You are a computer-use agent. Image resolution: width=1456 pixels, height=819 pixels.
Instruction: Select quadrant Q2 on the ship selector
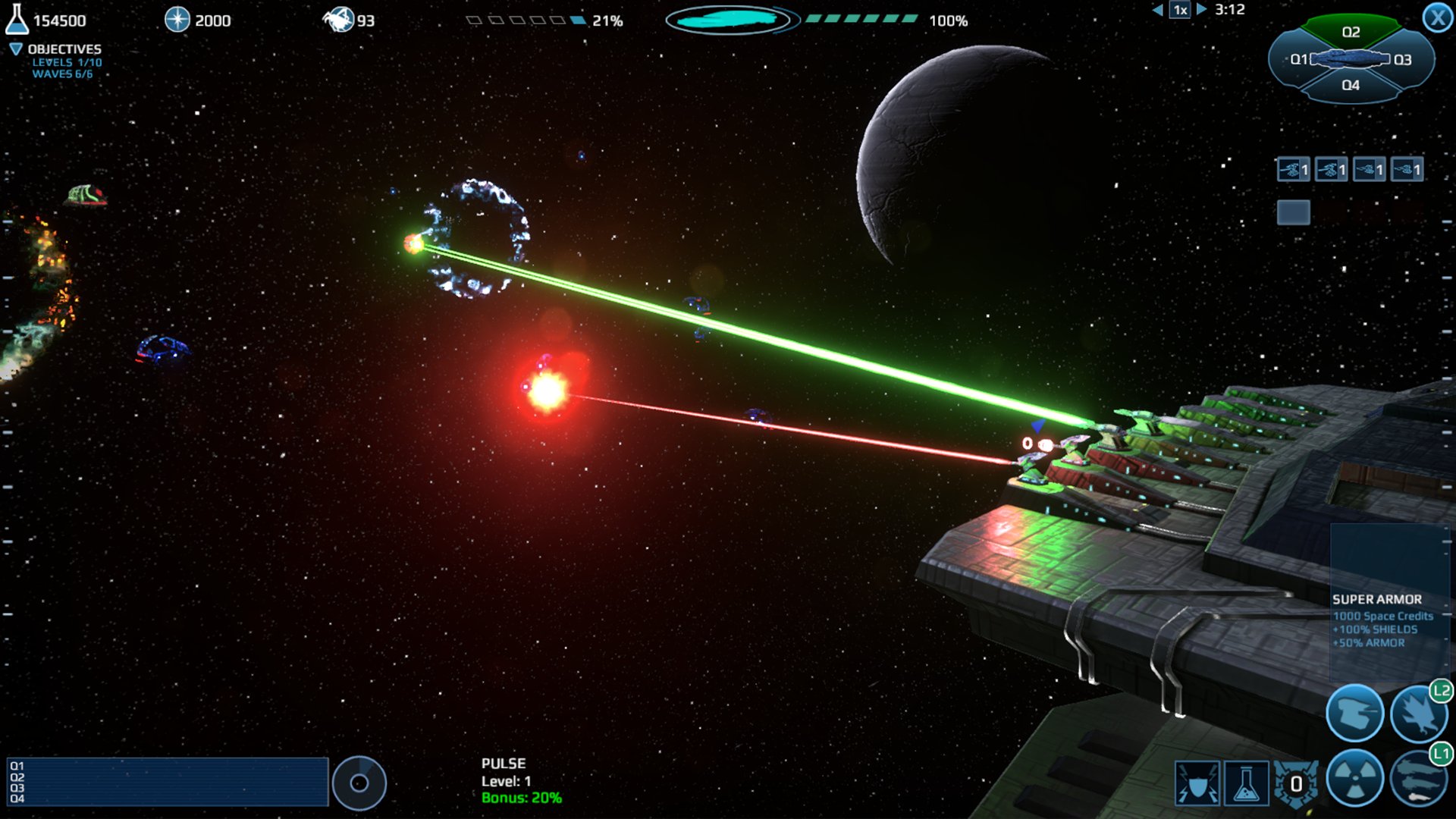(1351, 32)
